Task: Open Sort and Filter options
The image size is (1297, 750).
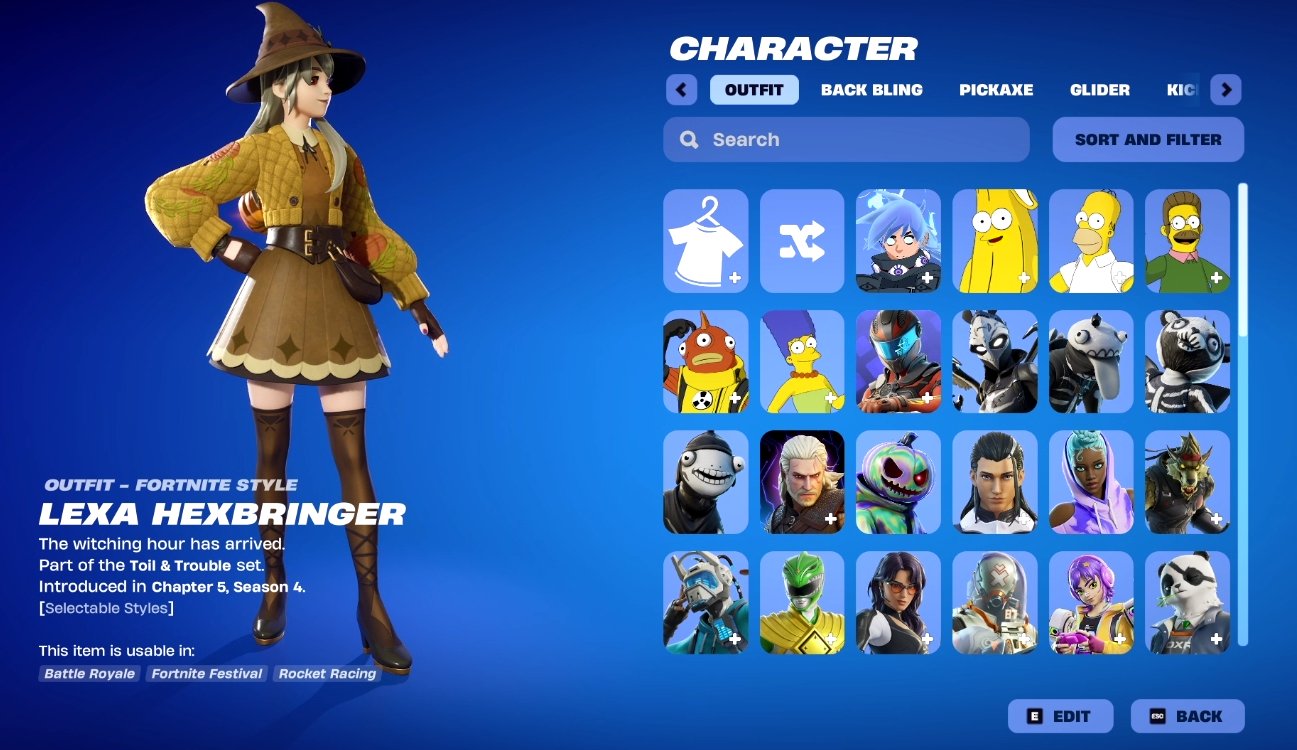Action: [1147, 139]
